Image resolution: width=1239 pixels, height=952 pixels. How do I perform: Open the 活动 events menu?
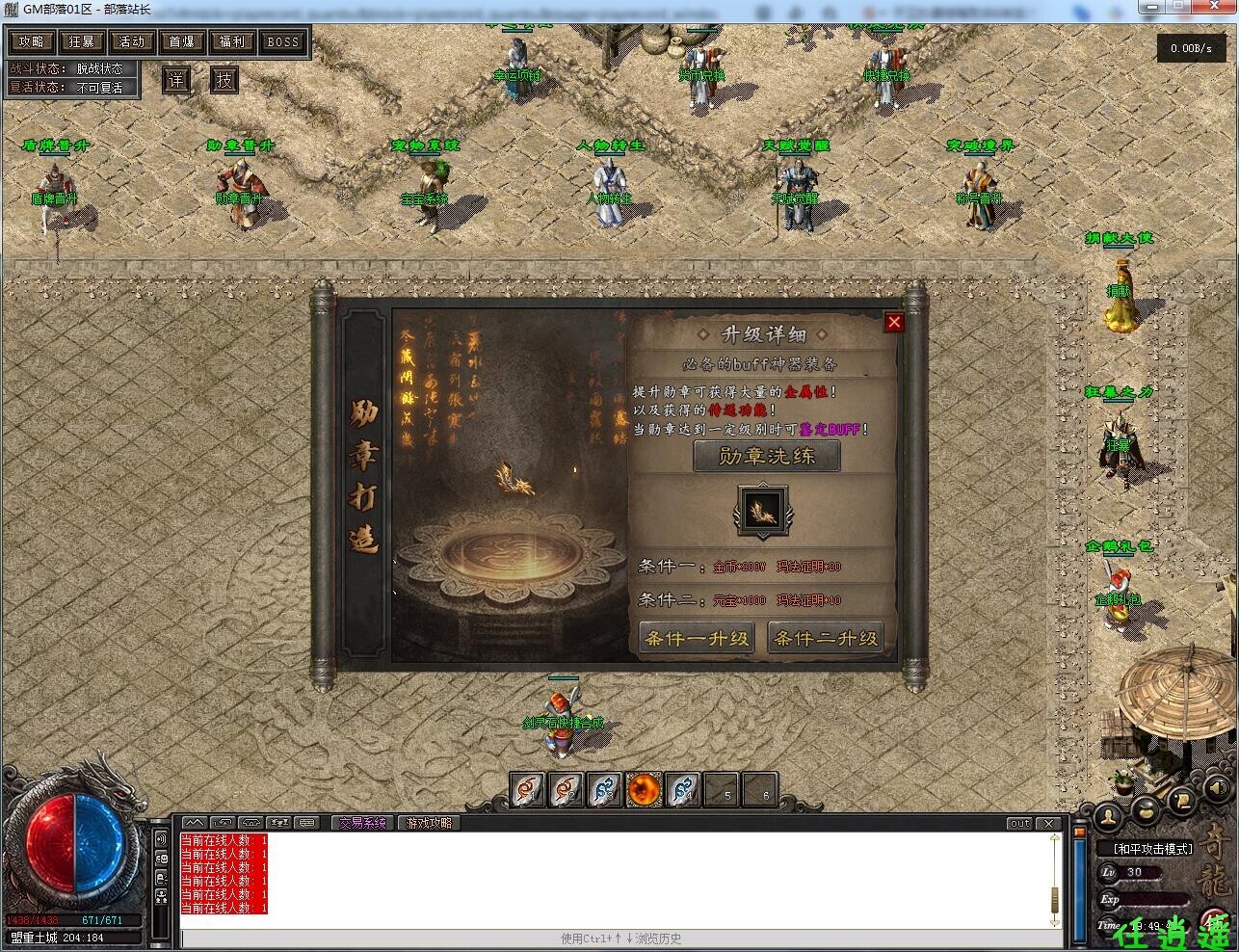pyautogui.click(x=132, y=41)
